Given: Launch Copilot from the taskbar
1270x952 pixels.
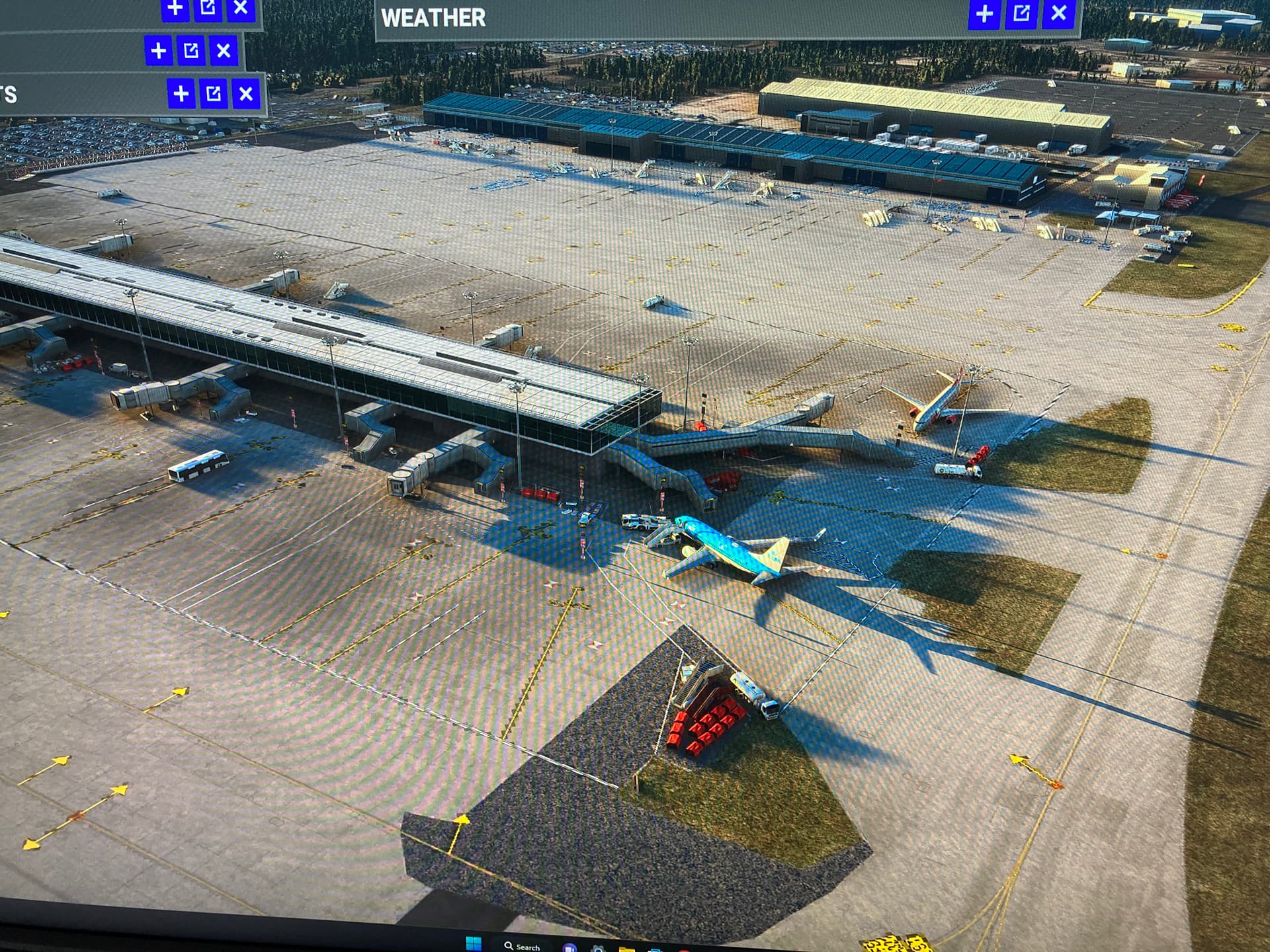Looking at the screenshot, I should [x=569, y=948].
